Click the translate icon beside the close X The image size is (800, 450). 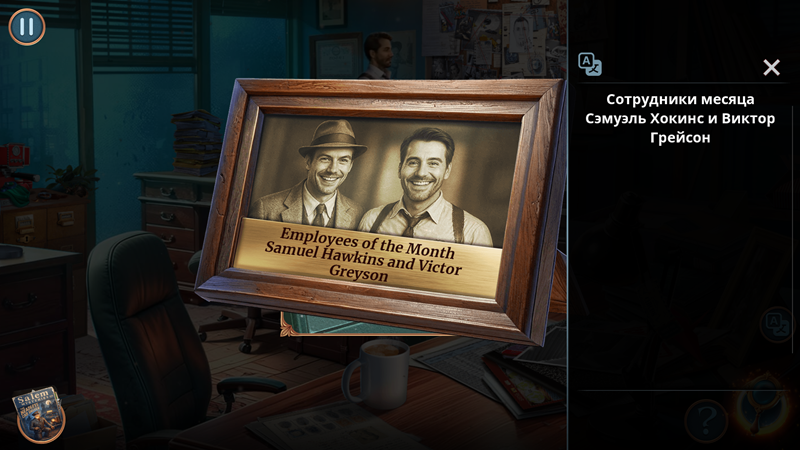pyautogui.click(x=590, y=64)
